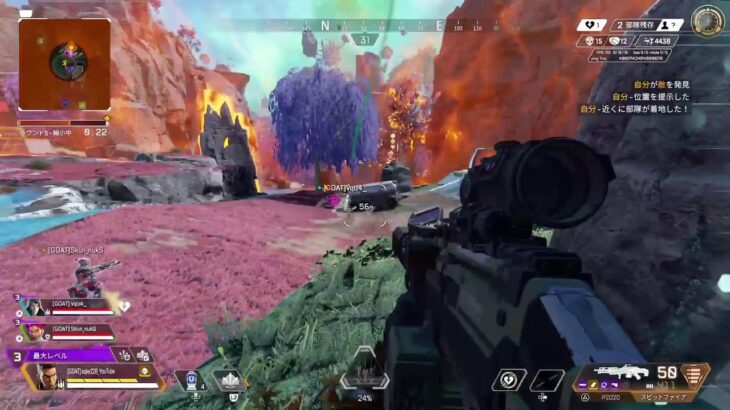Screen dimensions: 730x410
Task: Select the empty grenade slot
Action: click(548, 380)
